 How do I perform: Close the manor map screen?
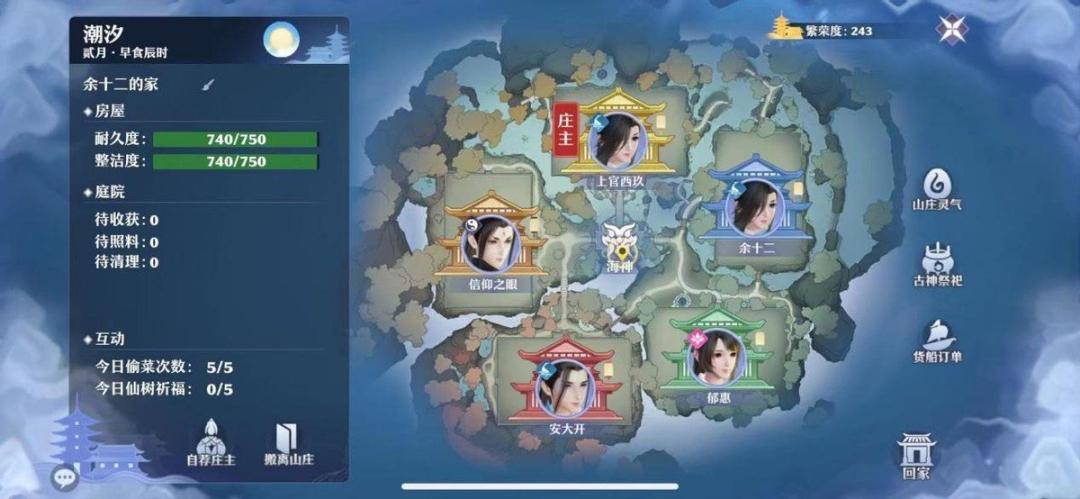951,29
